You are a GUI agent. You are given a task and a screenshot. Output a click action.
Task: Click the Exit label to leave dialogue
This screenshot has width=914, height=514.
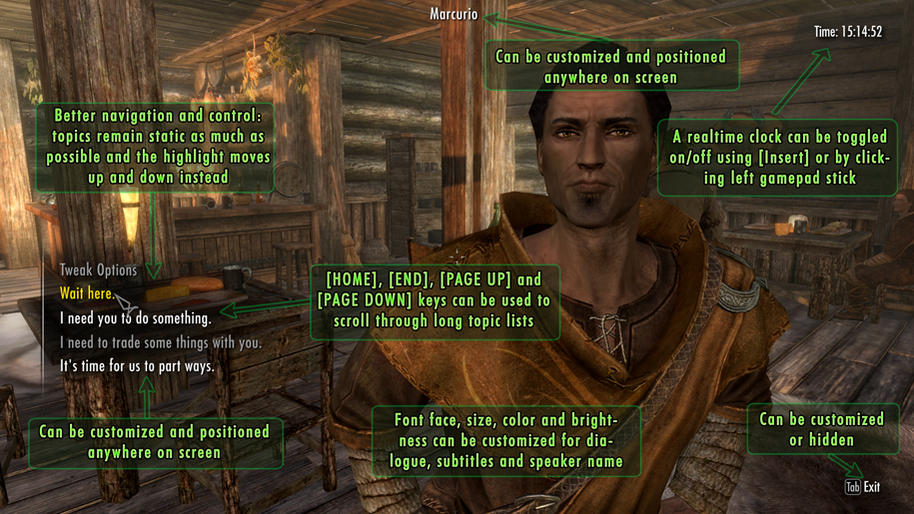coord(871,487)
